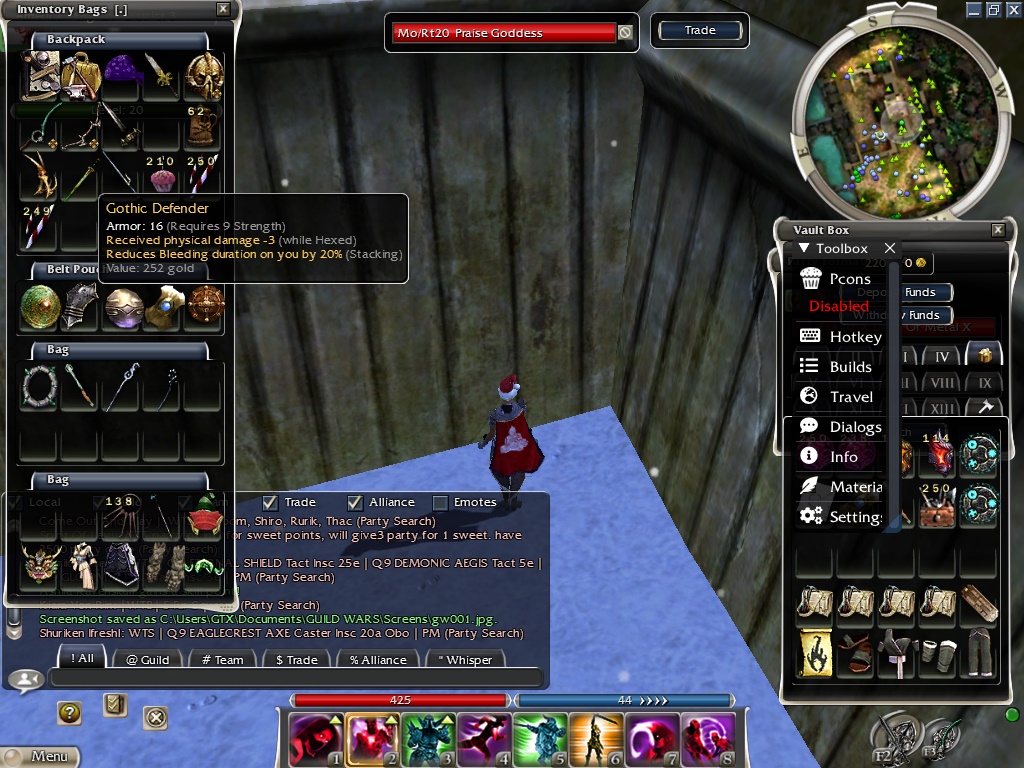Close the game window
This screenshot has height=768, width=1024.
tap(1012, 9)
